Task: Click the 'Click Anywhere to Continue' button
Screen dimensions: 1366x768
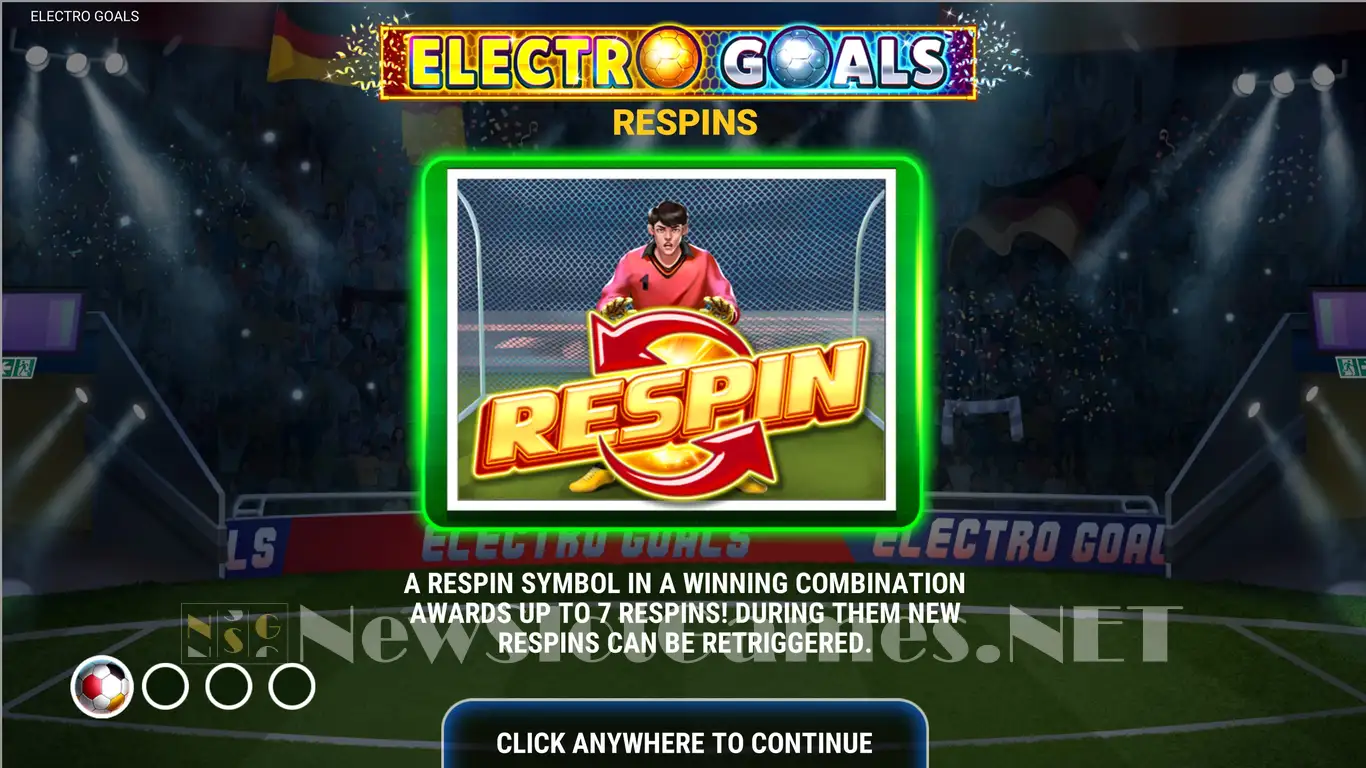Action: pos(684,741)
